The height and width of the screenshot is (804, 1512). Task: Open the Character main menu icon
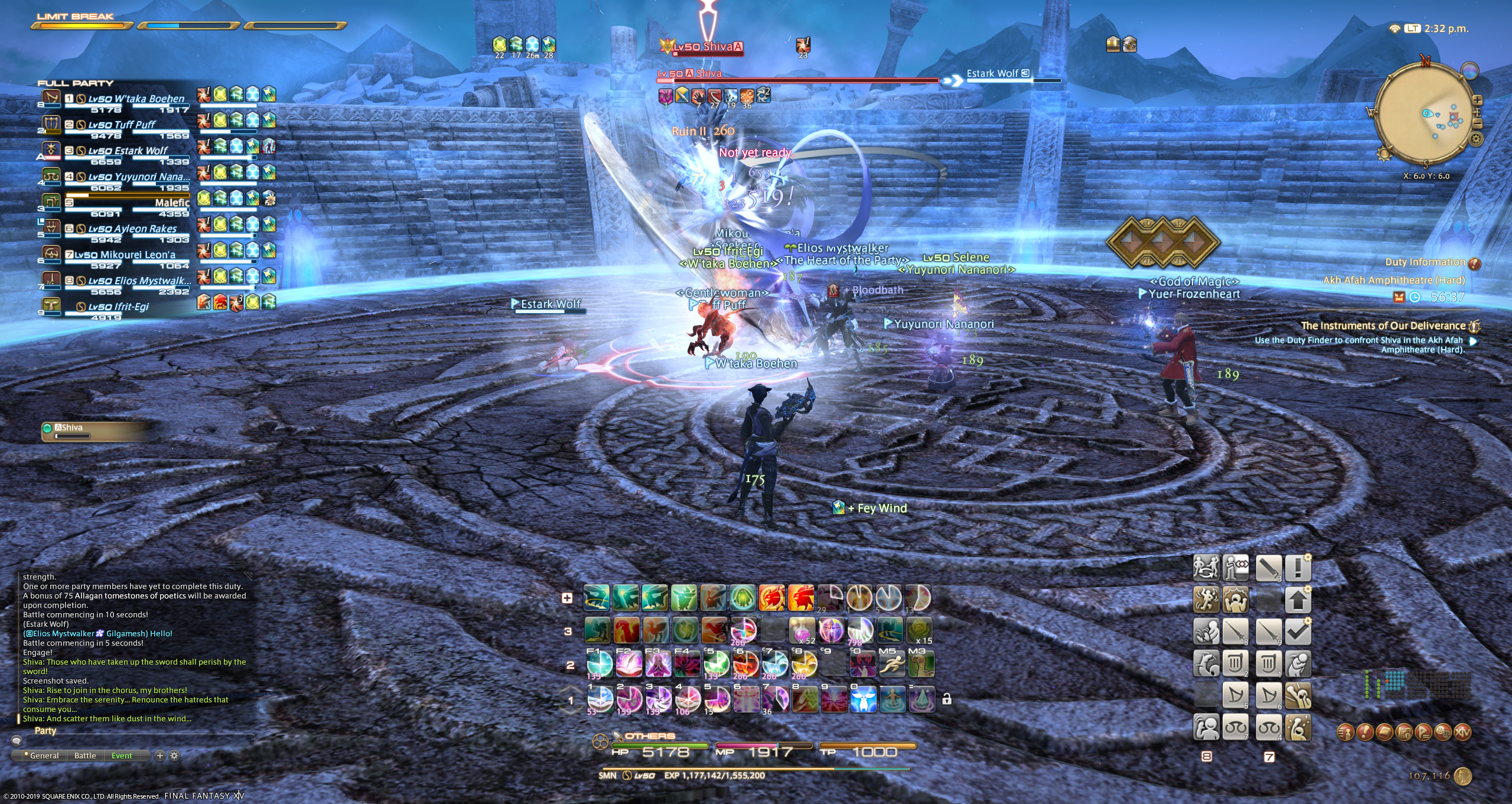point(1346,733)
